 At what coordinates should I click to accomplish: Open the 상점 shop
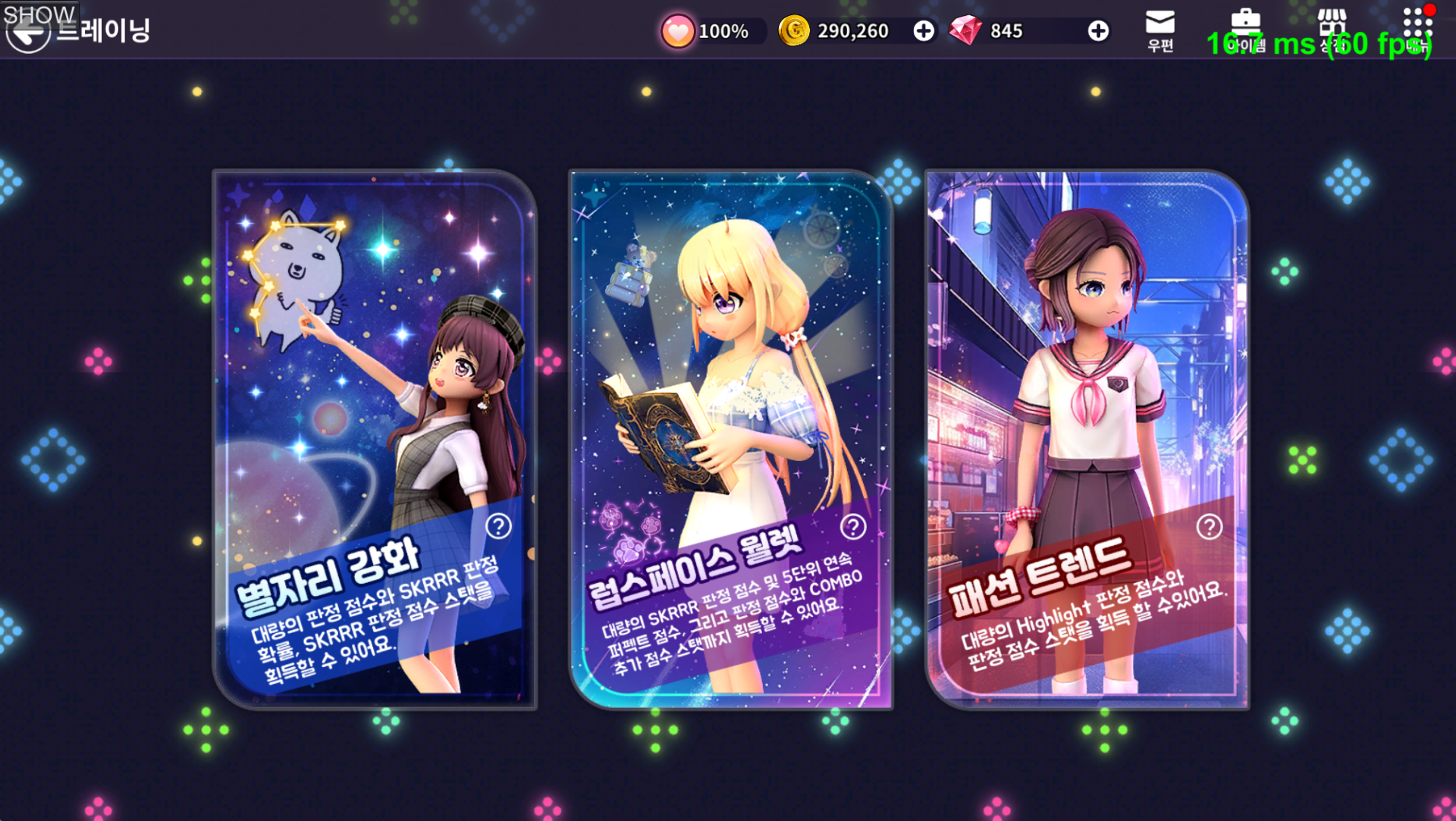(x=1332, y=30)
